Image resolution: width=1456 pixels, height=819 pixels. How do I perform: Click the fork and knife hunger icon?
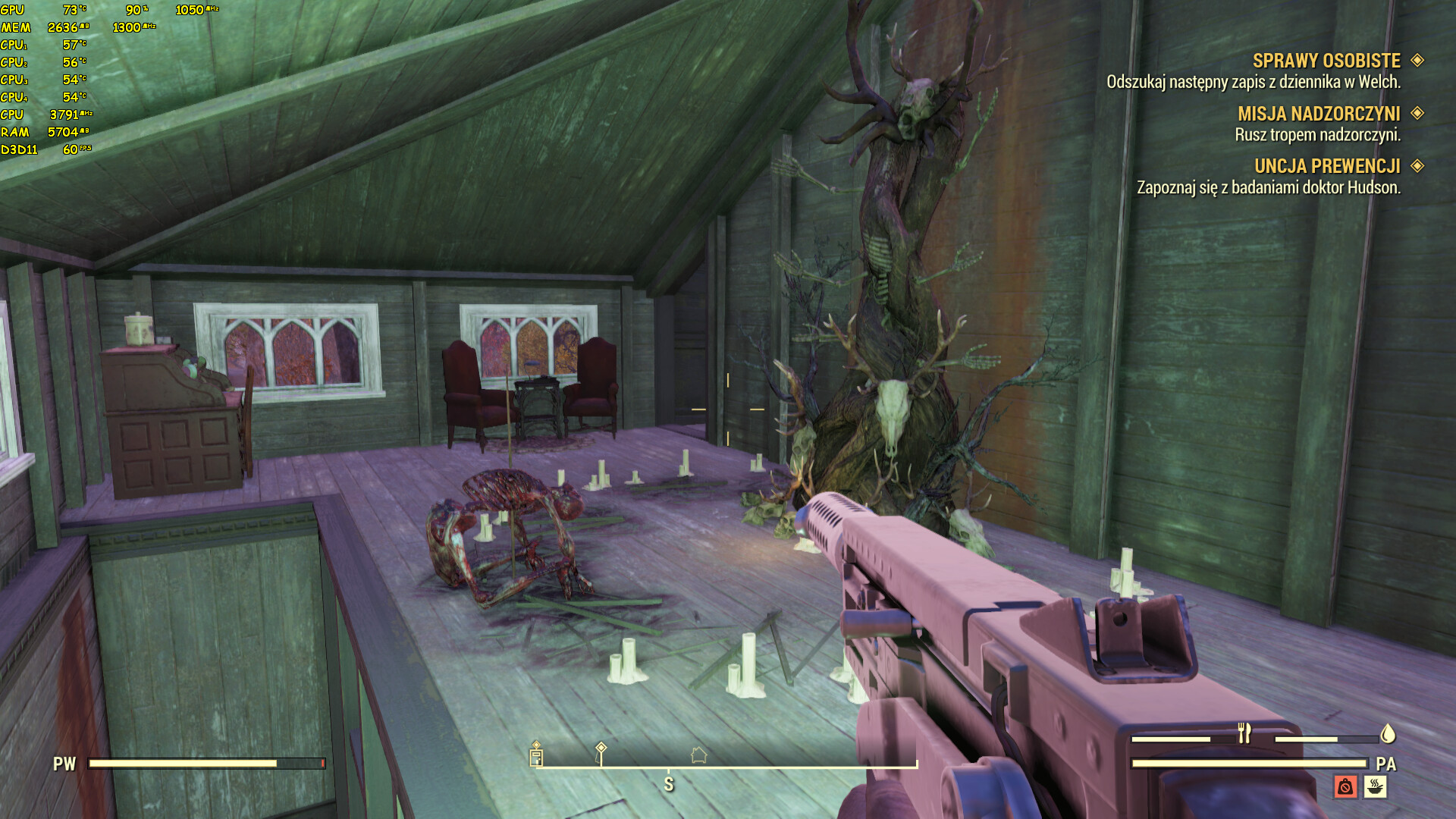pos(1244,733)
